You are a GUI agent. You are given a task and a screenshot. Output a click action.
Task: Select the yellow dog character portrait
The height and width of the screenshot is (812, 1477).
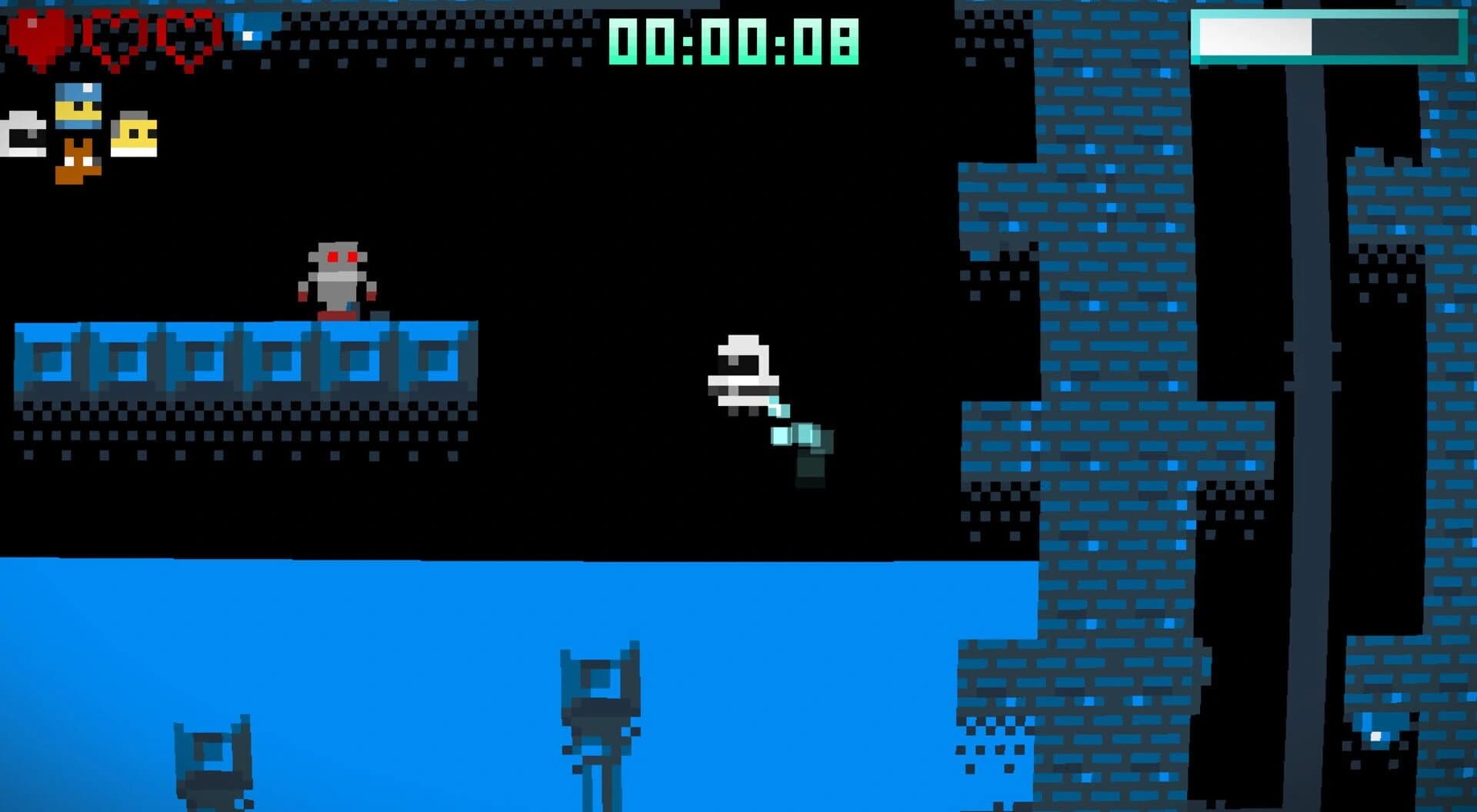[x=135, y=135]
